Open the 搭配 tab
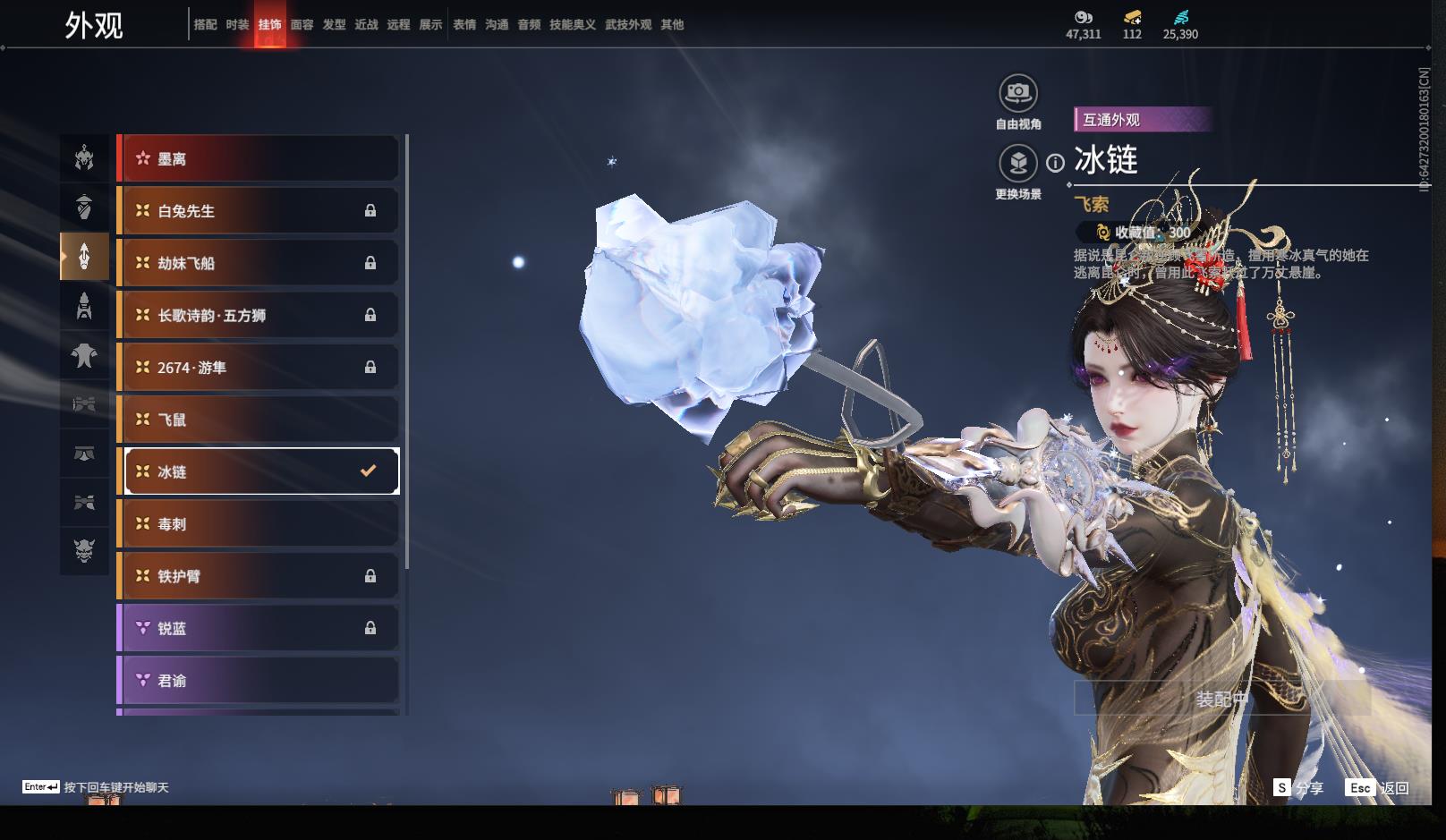 205,25
